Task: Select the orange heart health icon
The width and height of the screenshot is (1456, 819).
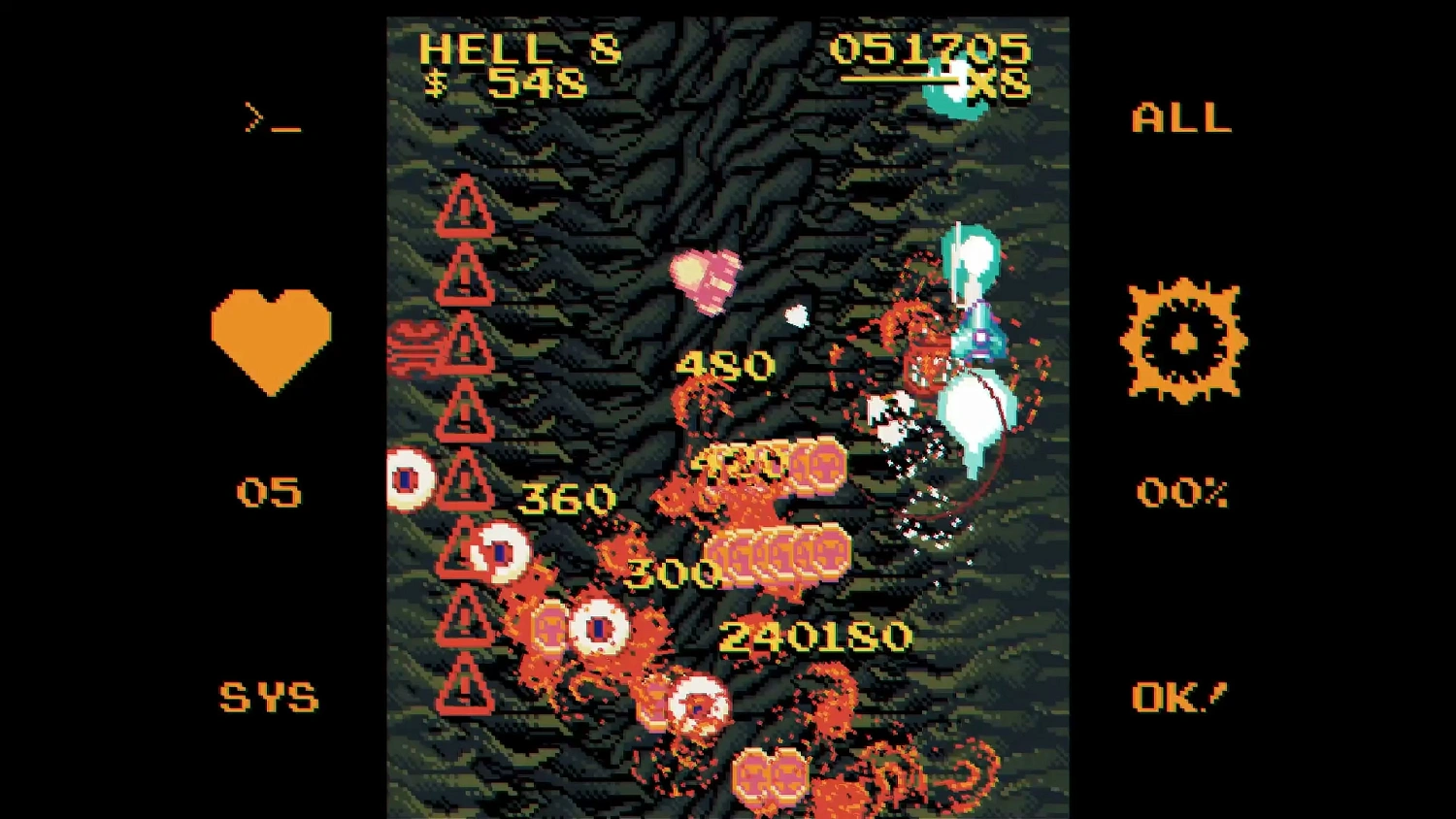Action: click(x=269, y=338)
